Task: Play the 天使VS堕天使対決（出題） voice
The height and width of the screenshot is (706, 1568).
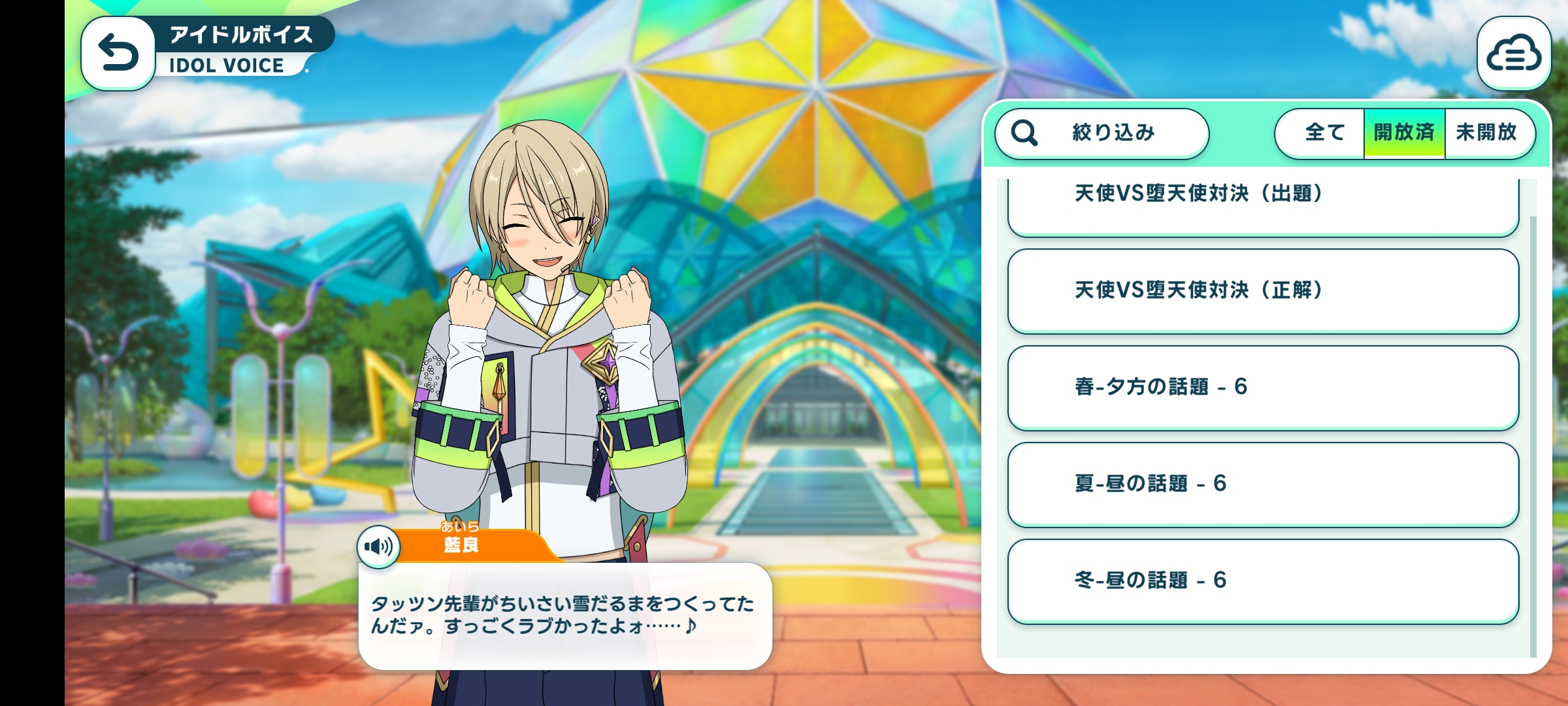Action: pyautogui.click(x=1262, y=203)
